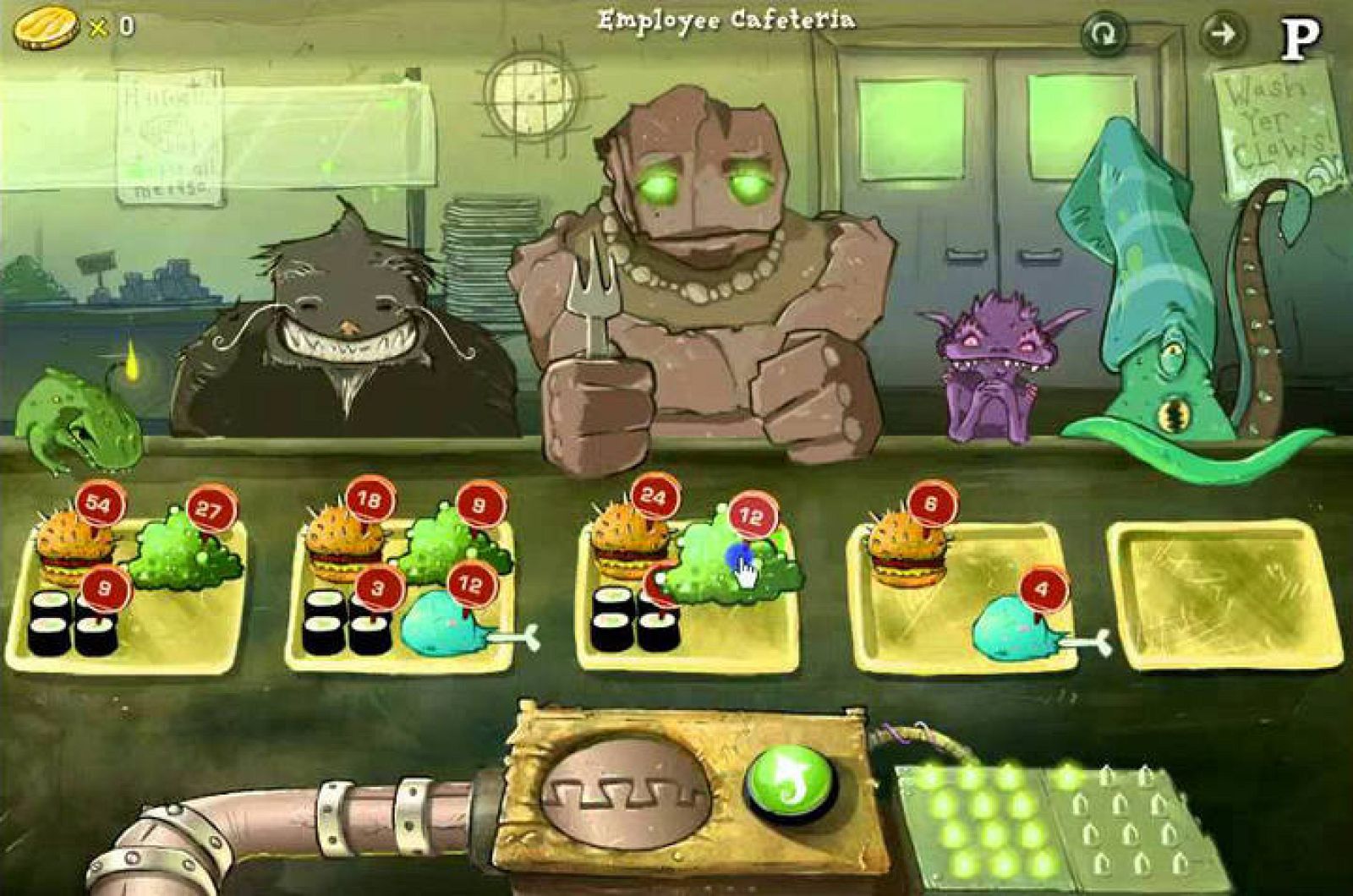Click the 4 badge on the fish
The image size is (1353, 896).
point(1044,586)
